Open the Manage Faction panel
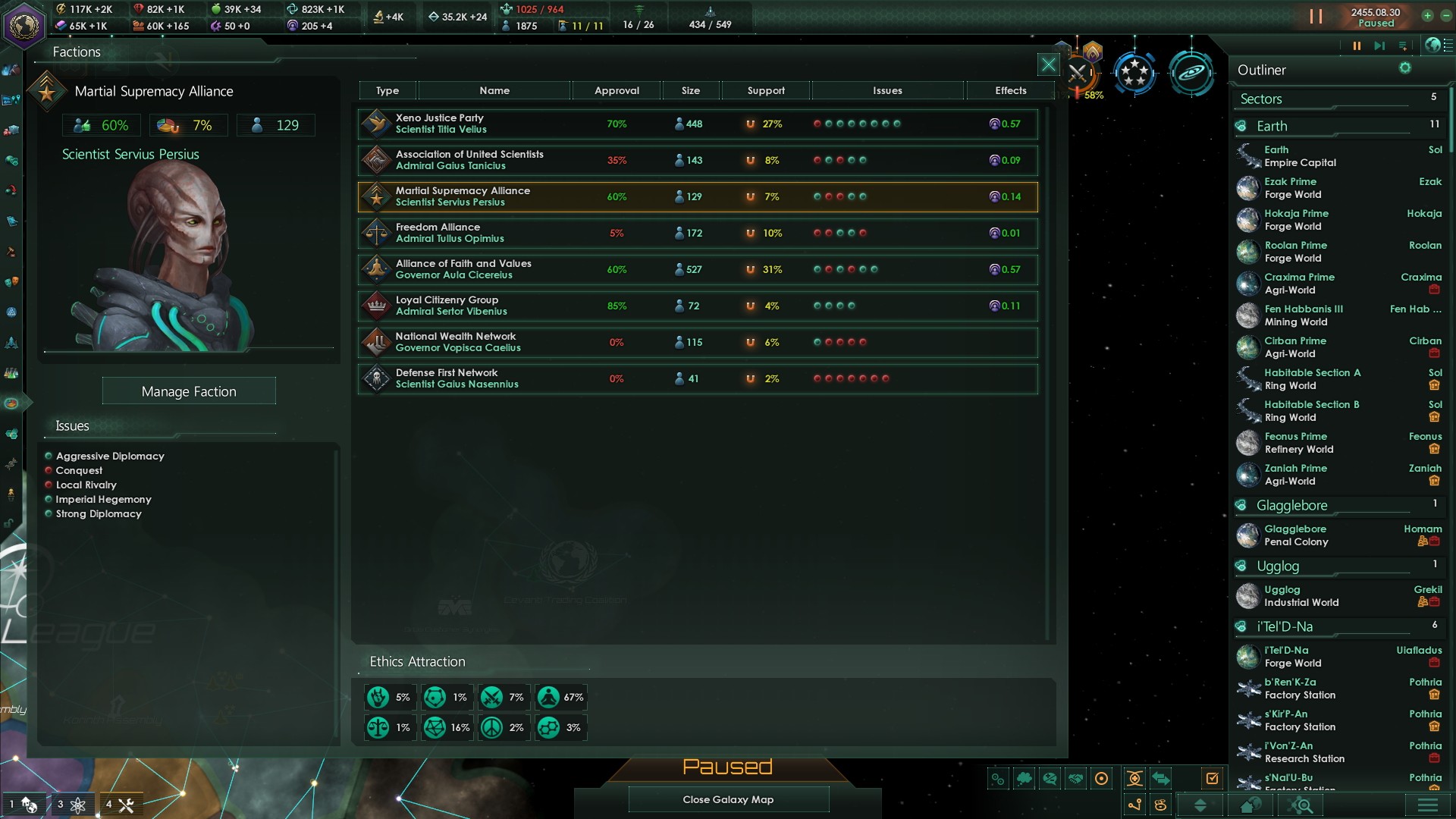This screenshot has width=1456, height=819. [189, 391]
